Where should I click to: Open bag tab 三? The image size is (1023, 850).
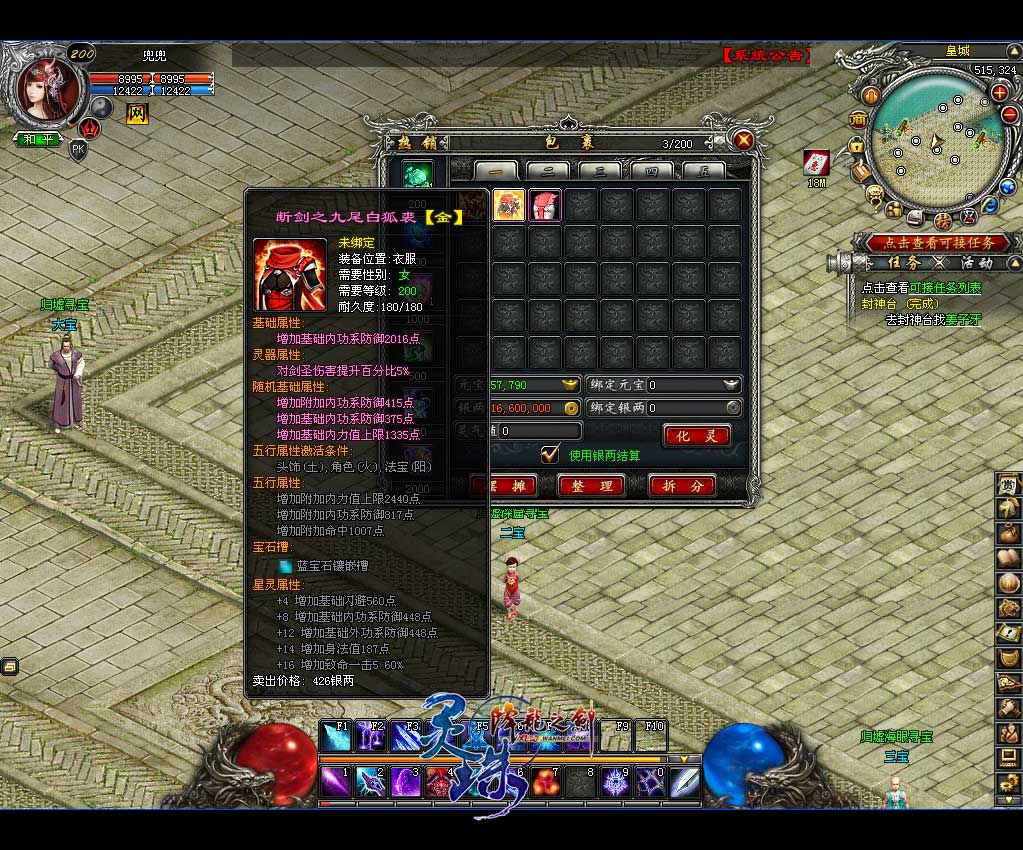600,171
